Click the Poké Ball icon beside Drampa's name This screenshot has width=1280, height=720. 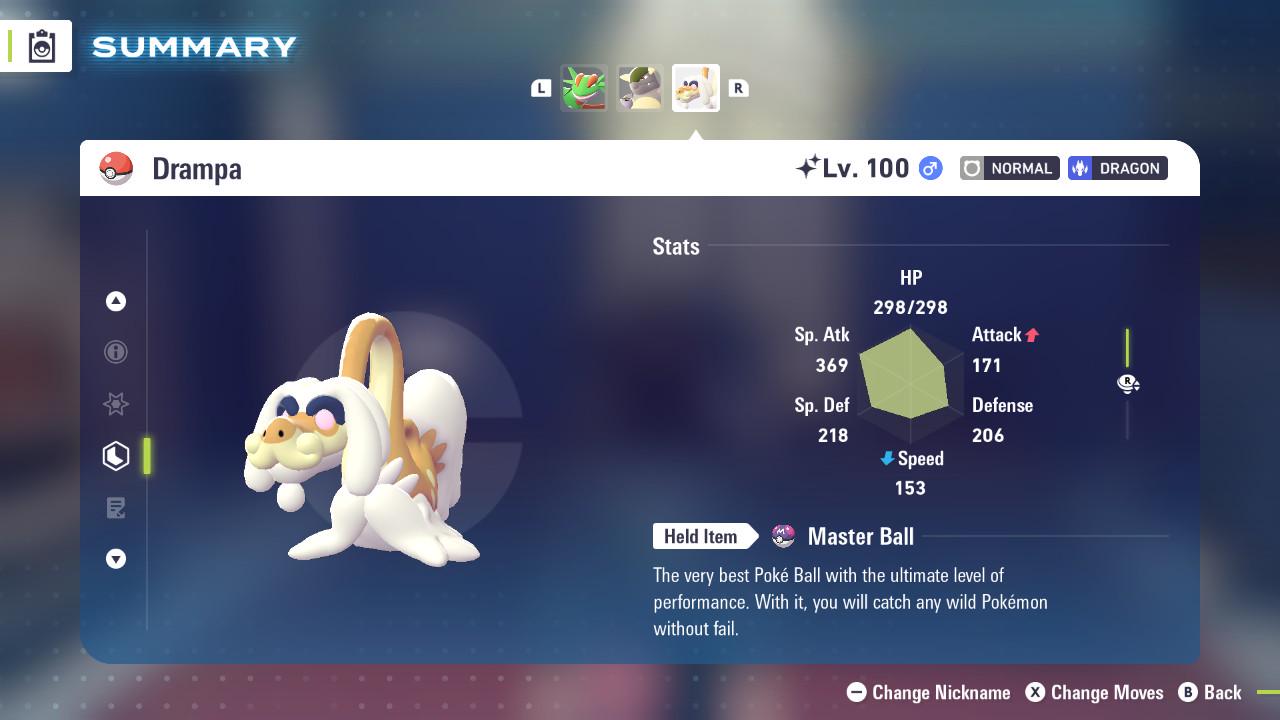coord(115,168)
